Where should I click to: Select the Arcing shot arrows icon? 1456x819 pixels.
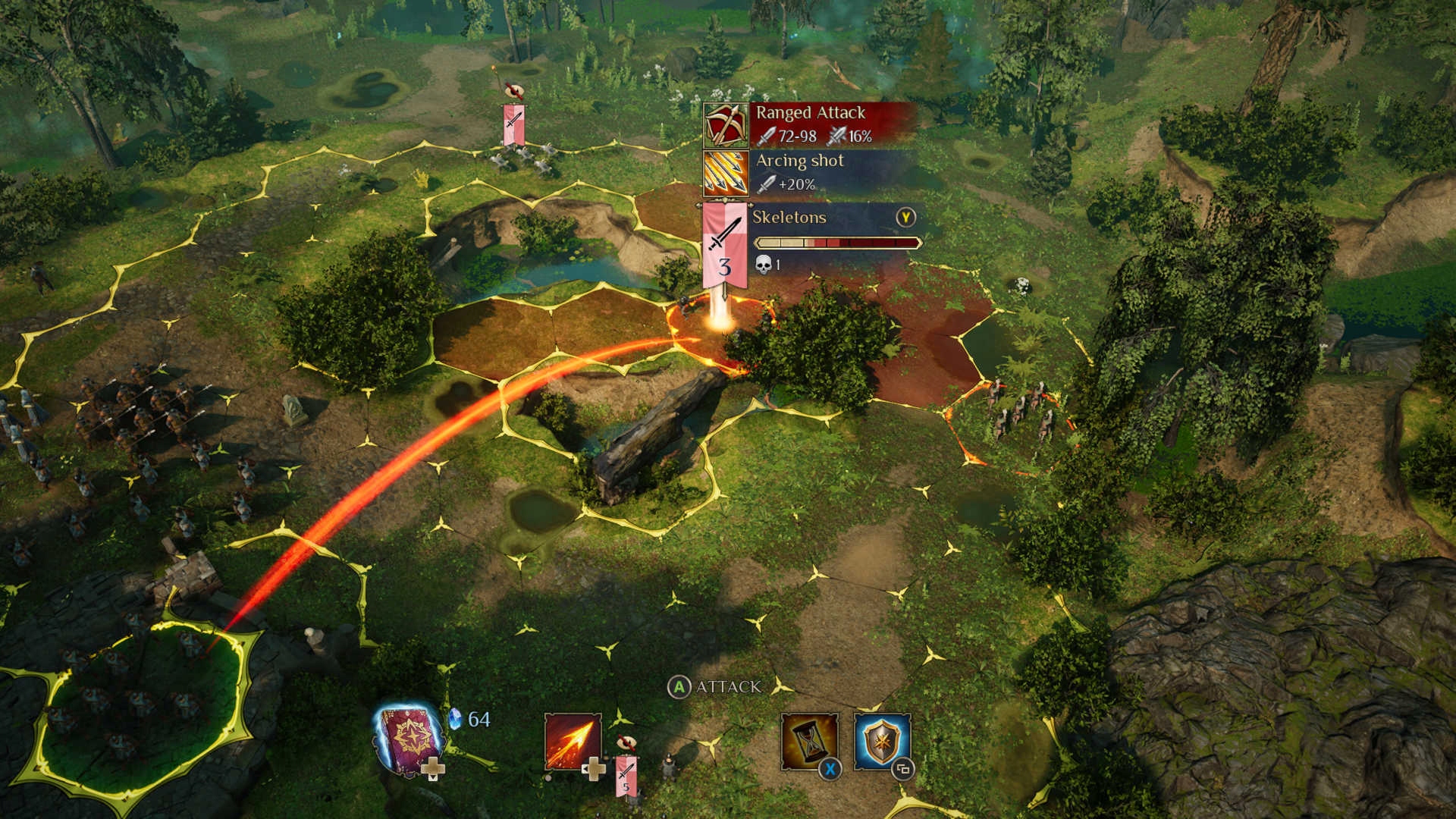[726, 173]
